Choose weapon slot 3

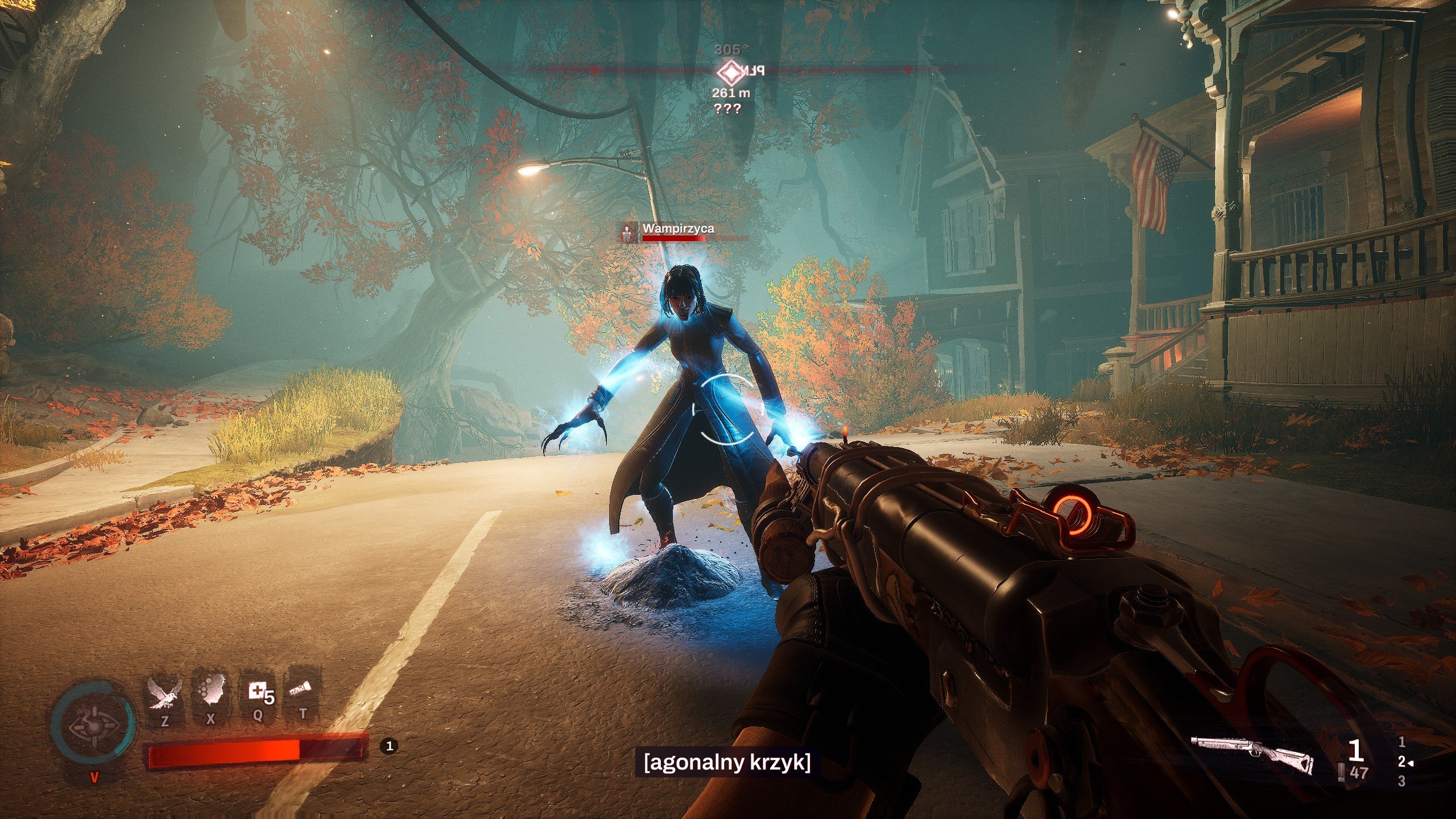coord(1401,781)
